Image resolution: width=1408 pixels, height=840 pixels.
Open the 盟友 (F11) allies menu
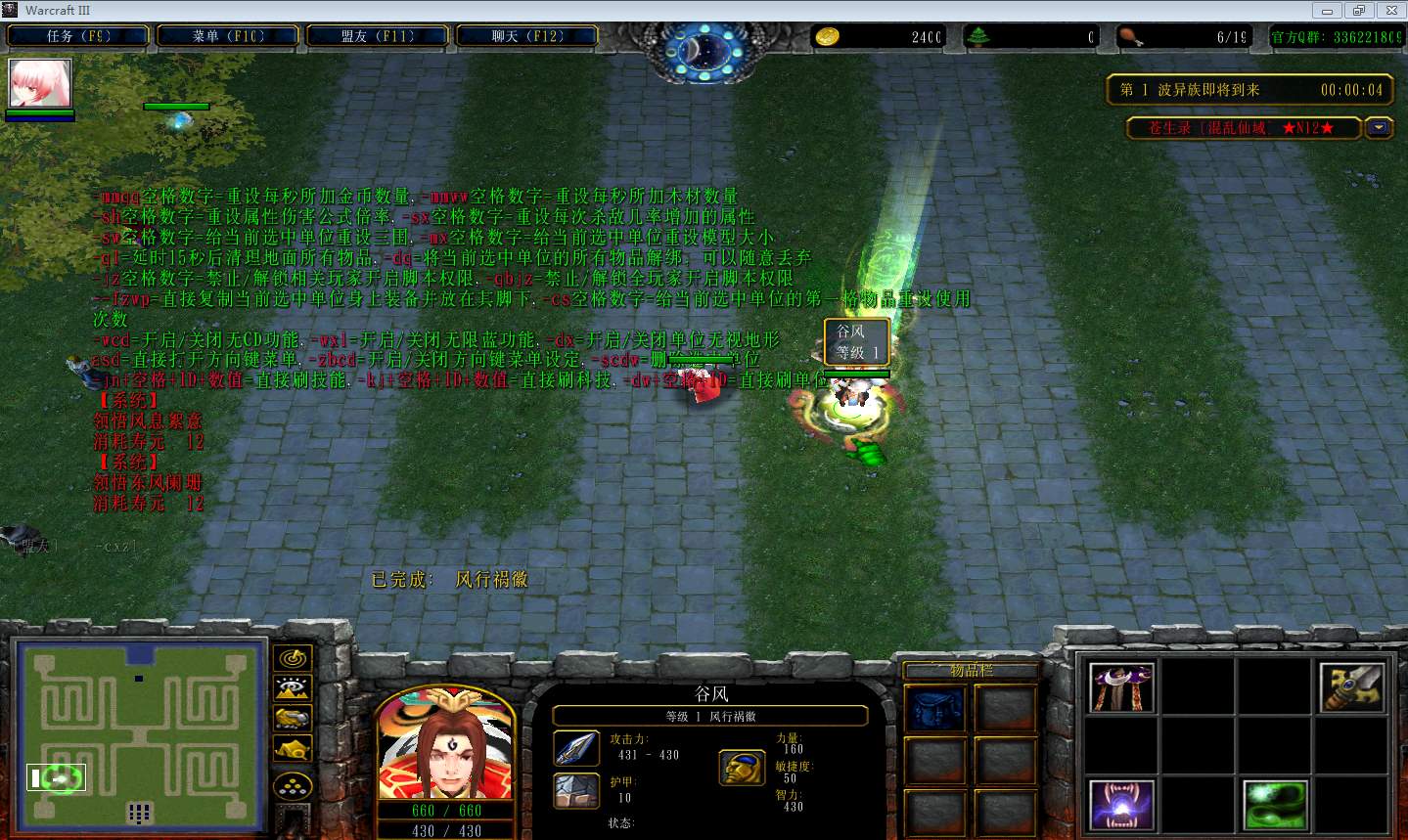tap(378, 36)
